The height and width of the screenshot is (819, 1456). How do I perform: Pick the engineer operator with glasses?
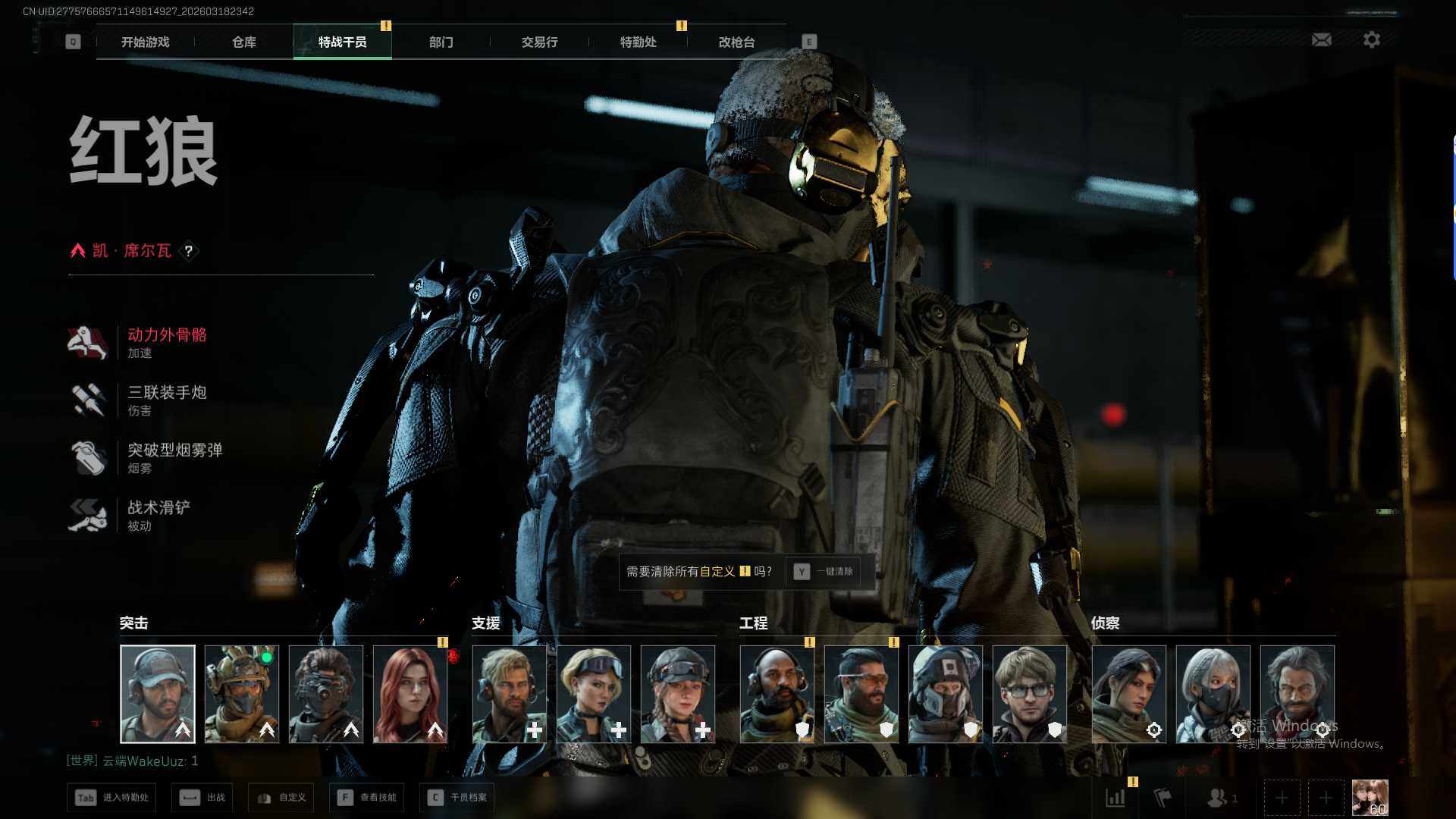[x=1029, y=694]
